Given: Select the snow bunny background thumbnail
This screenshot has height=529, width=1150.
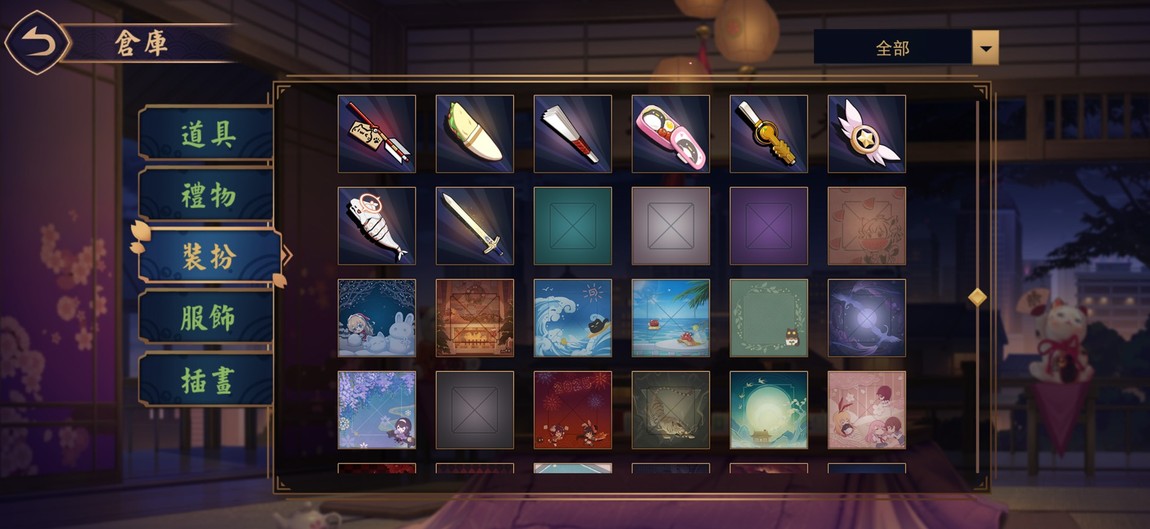Looking at the screenshot, I should pos(377,318).
